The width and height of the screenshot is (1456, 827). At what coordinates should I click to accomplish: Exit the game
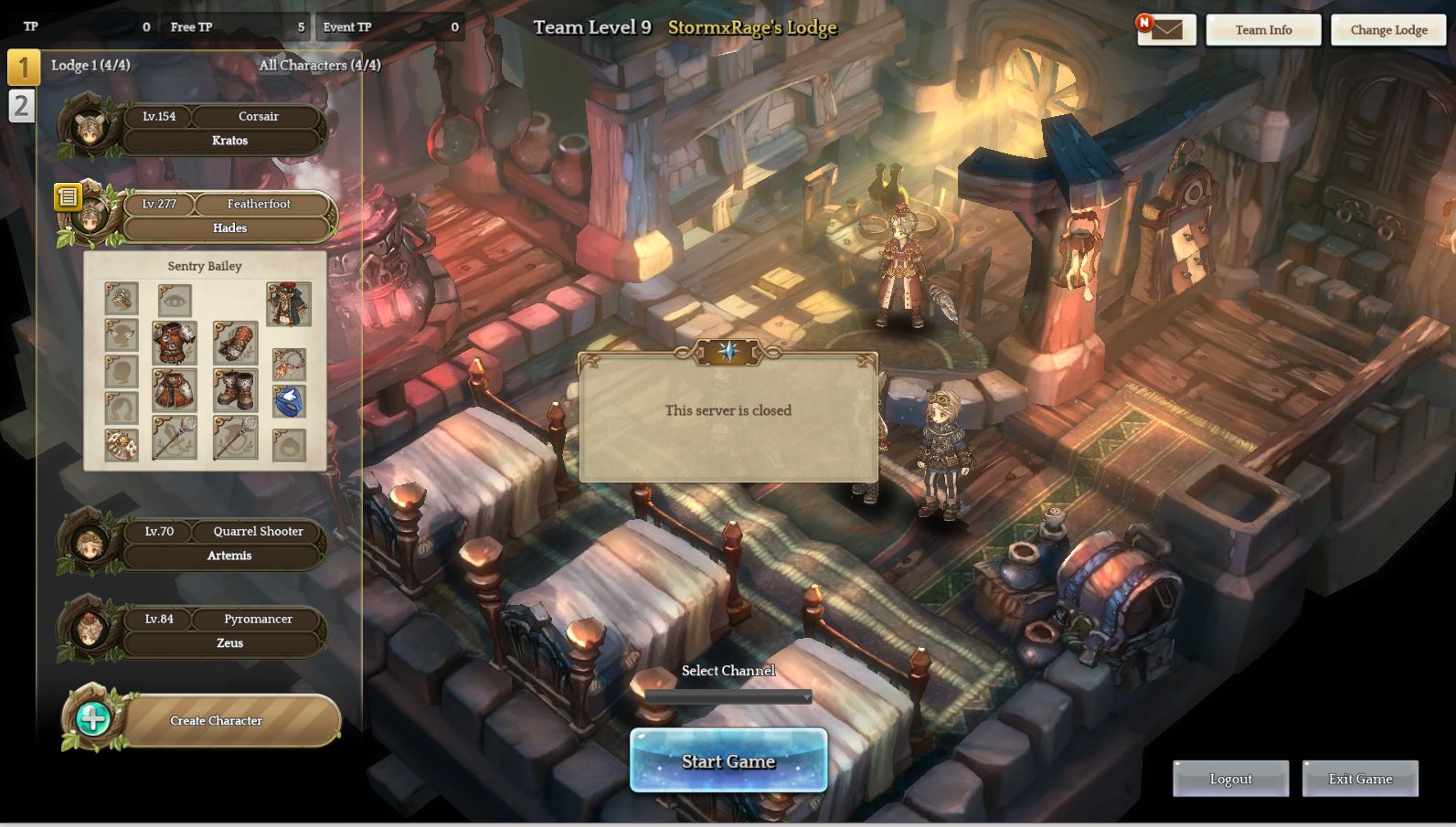(1360, 779)
